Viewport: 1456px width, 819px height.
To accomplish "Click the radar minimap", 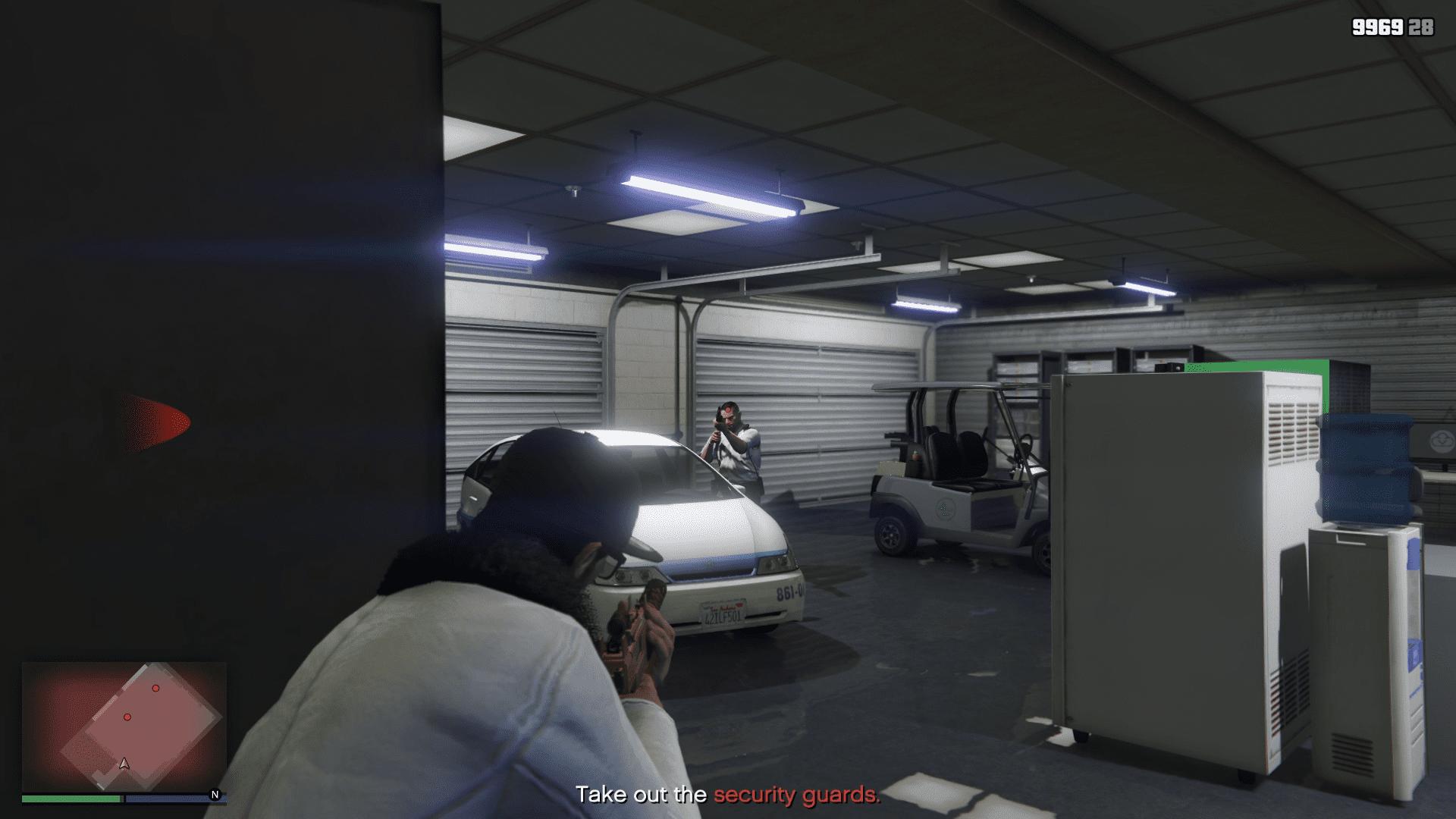I will click(124, 726).
